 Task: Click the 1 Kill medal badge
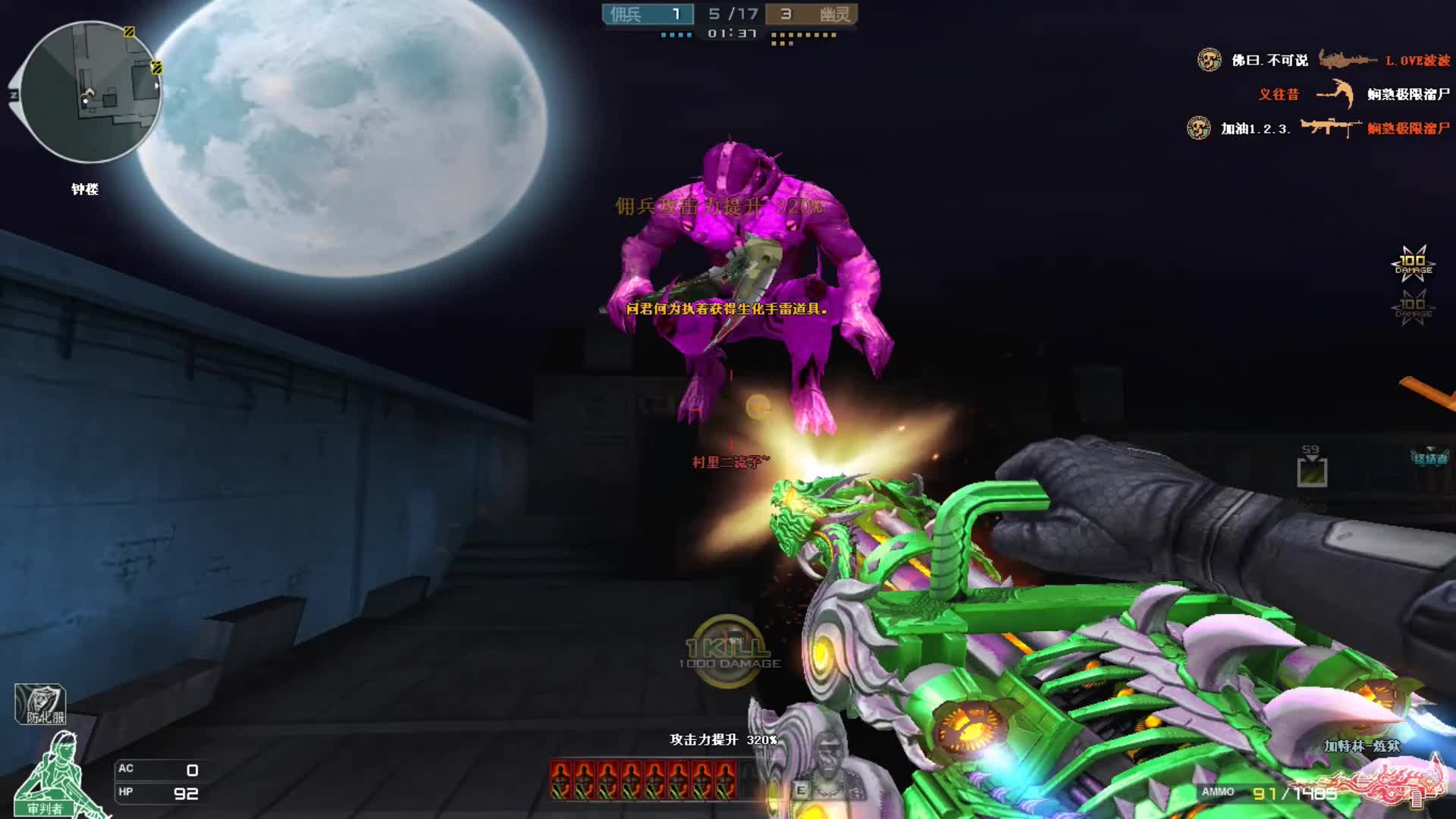click(x=728, y=651)
